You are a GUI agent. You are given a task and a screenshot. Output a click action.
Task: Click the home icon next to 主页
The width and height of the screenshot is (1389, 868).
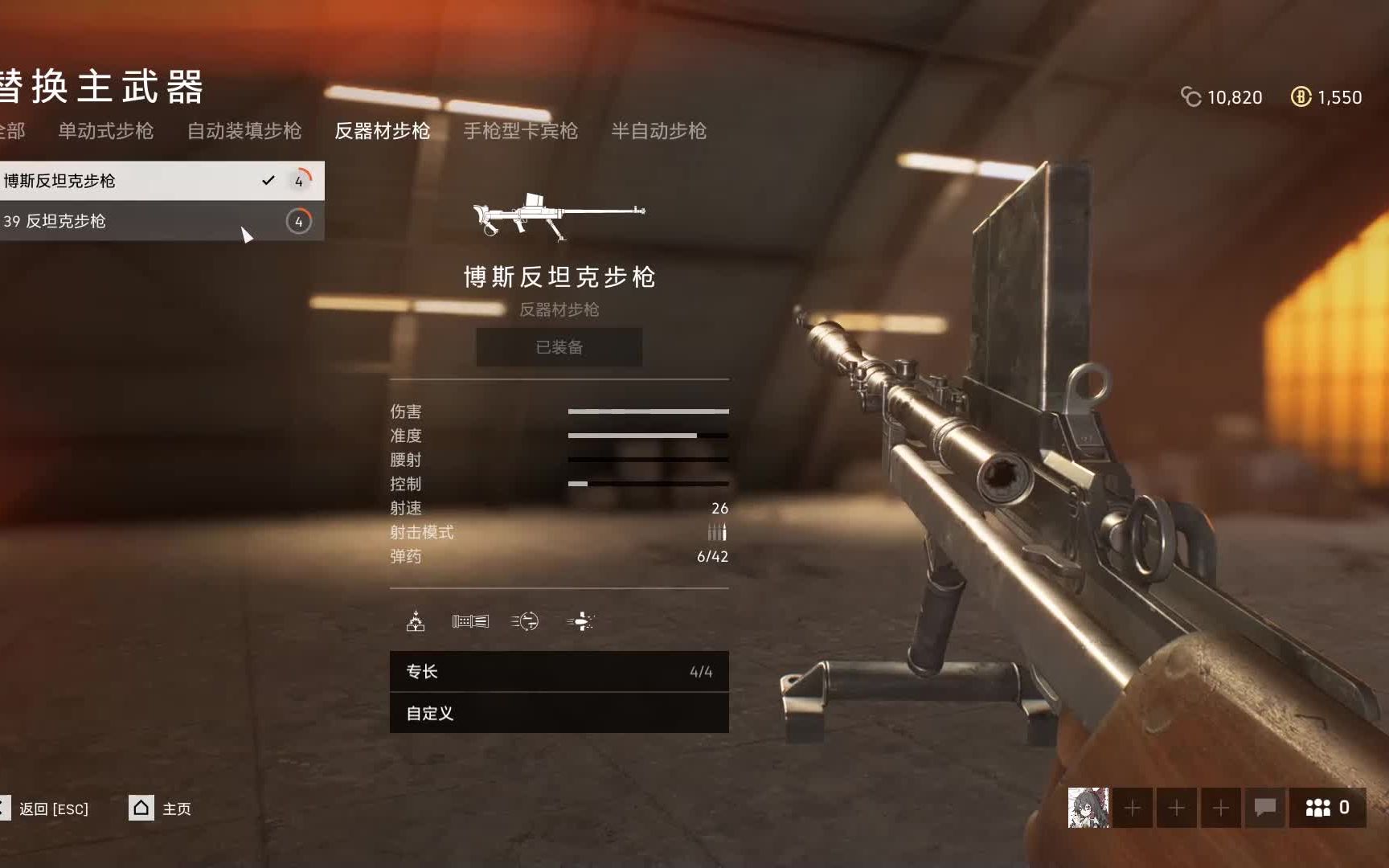140,809
